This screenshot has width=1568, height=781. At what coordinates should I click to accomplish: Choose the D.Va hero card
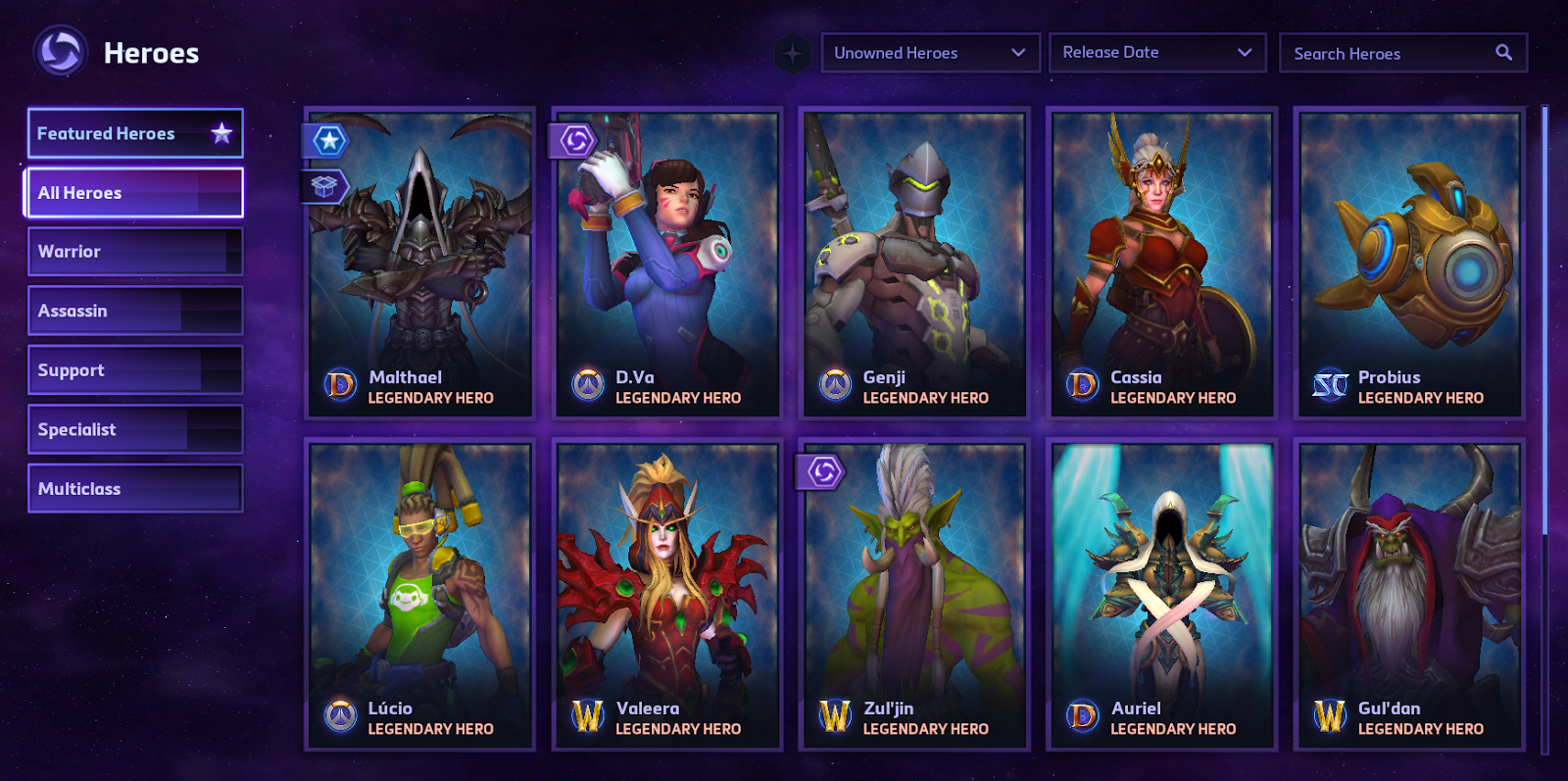(667, 263)
